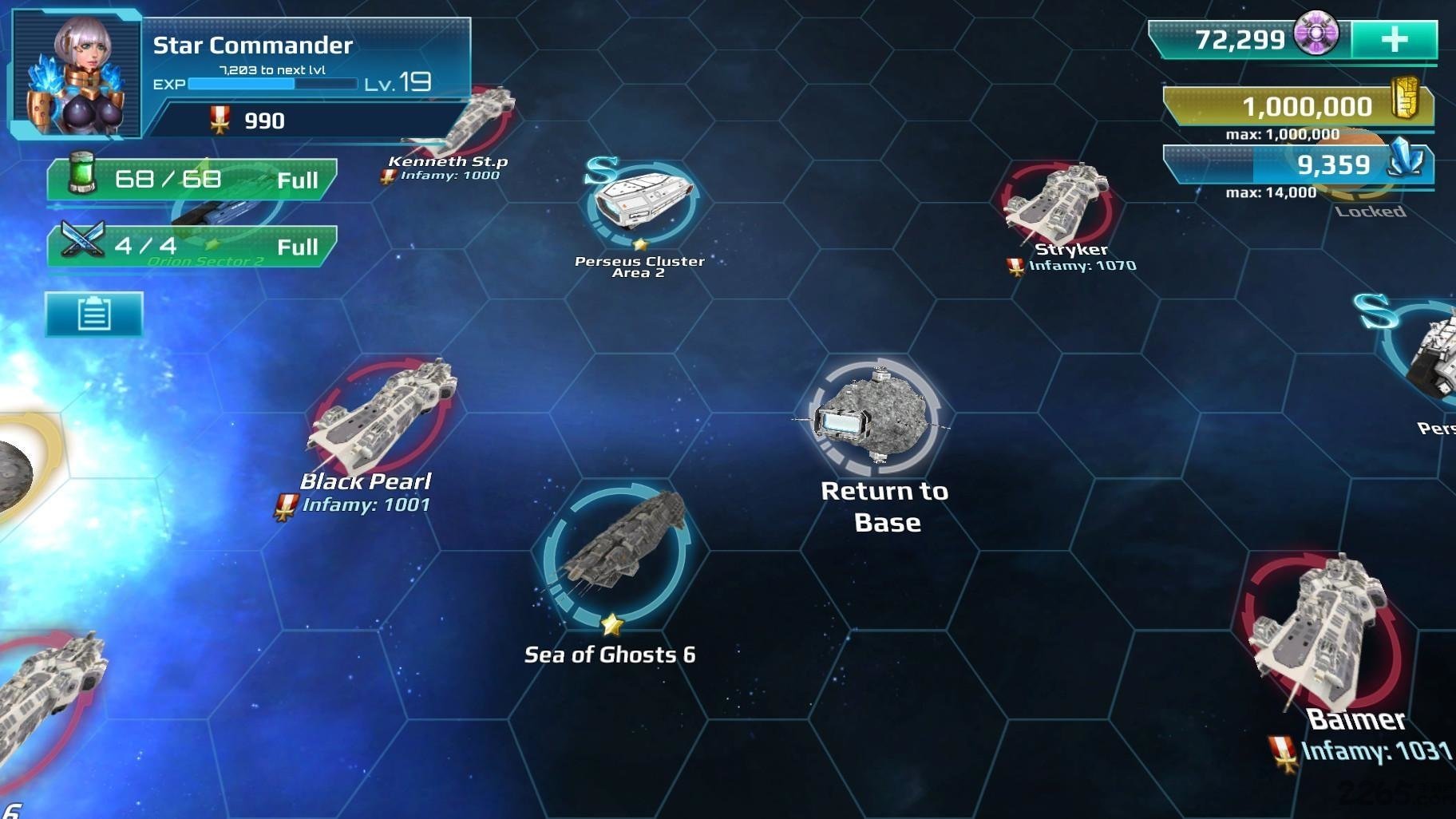The height and width of the screenshot is (819, 1456).
Task: Attack the Black Pearl enemy ship
Action: click(x=383, y=416)
